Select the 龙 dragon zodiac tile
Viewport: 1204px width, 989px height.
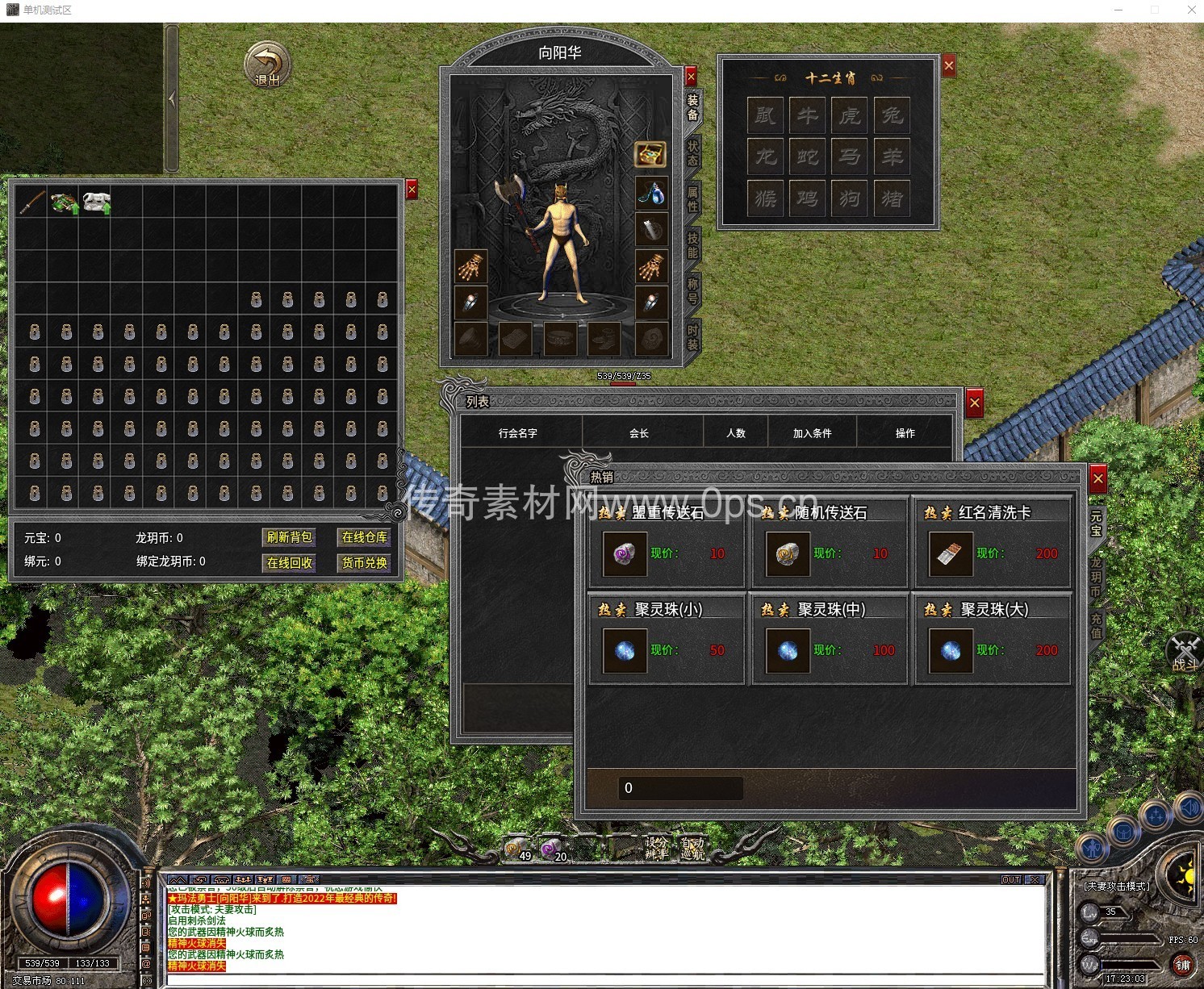click(765, 156)
